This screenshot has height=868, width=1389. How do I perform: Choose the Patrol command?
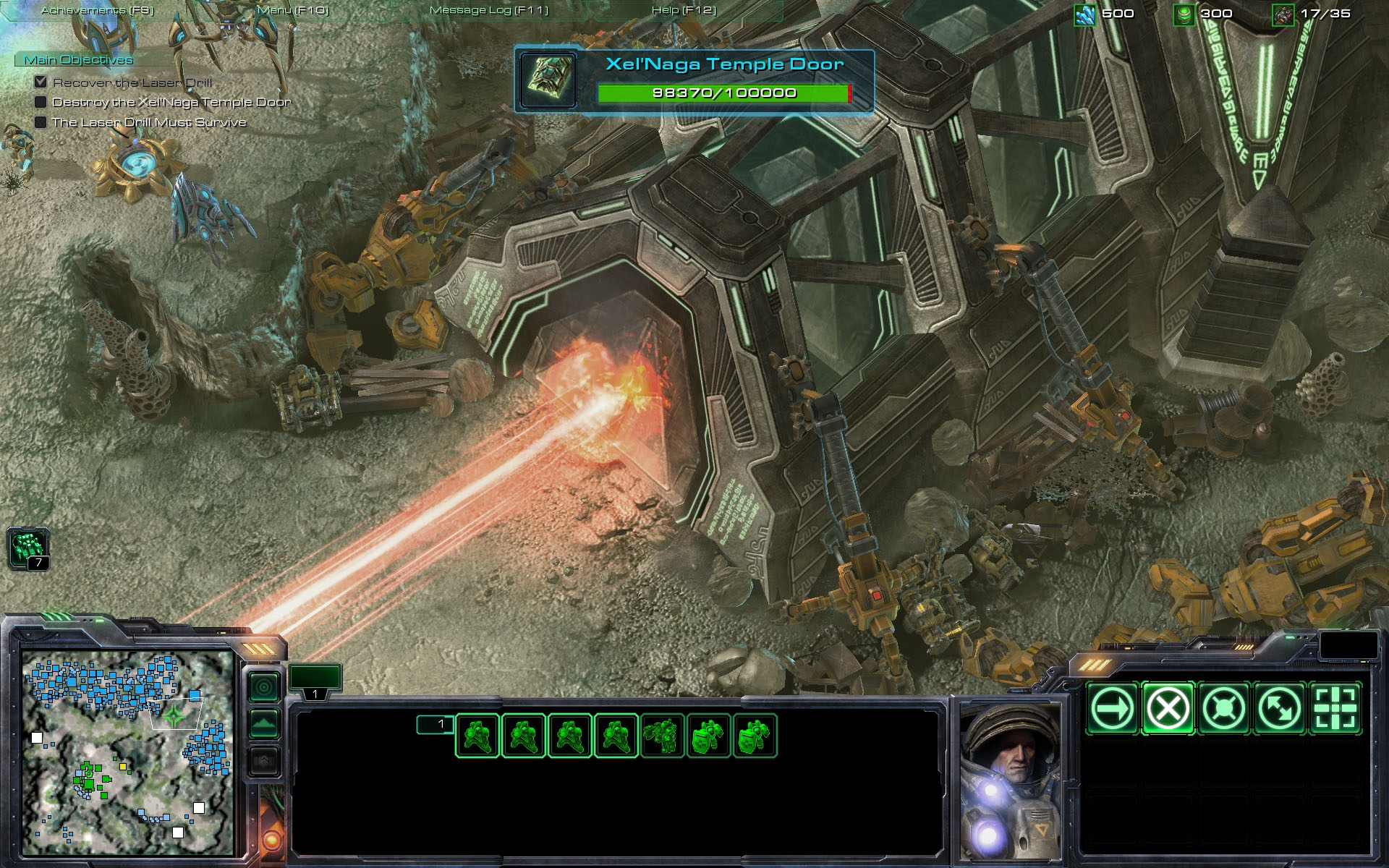1279,708
